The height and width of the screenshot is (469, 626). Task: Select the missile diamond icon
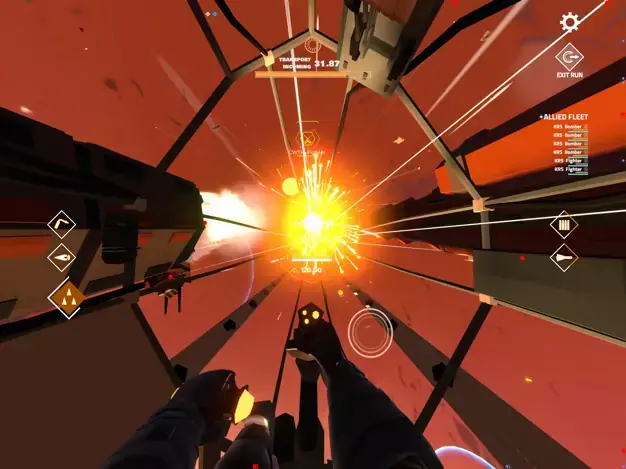tap(62, 258)
